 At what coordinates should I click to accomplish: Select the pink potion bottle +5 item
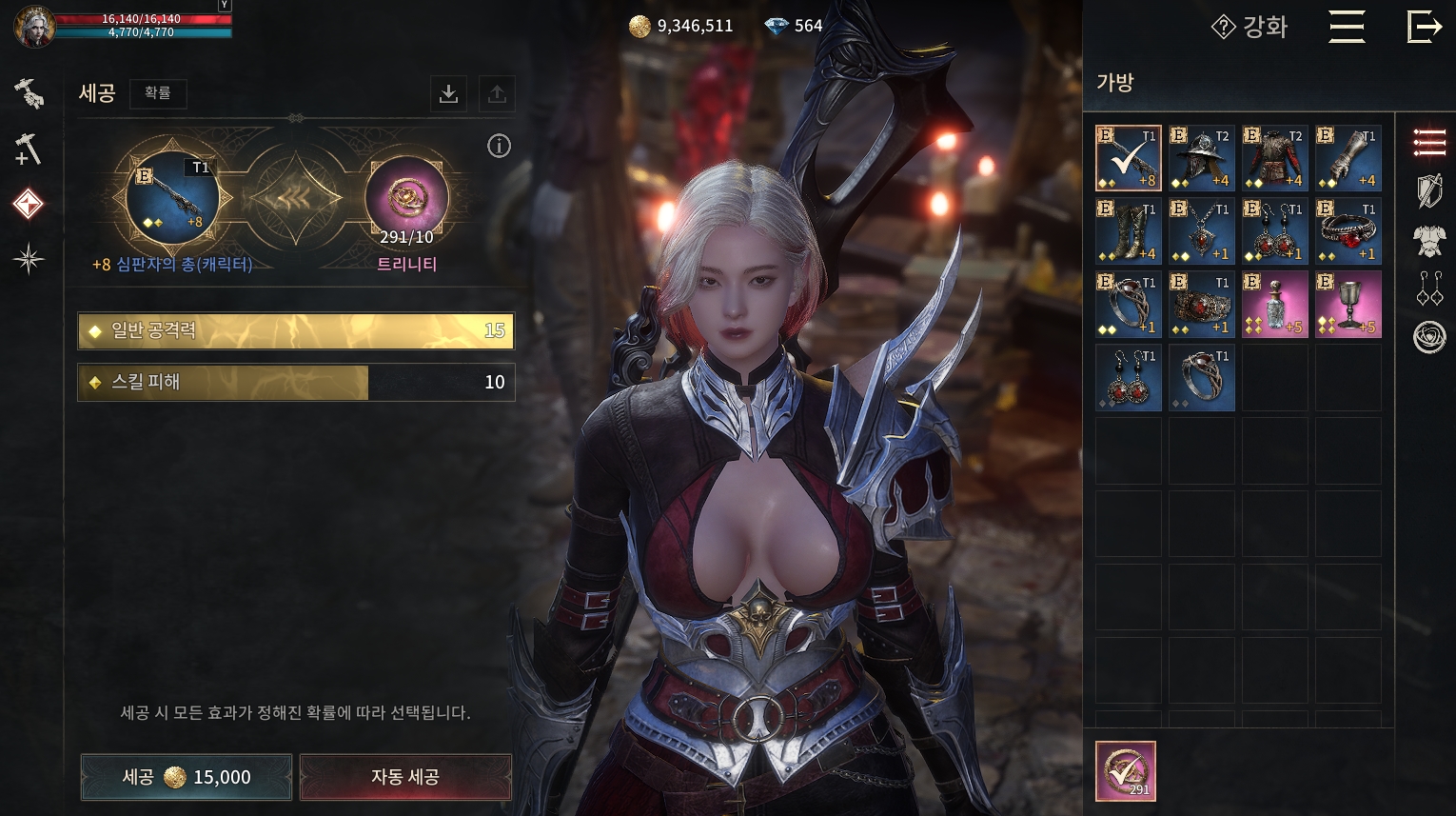[1274, 305]
